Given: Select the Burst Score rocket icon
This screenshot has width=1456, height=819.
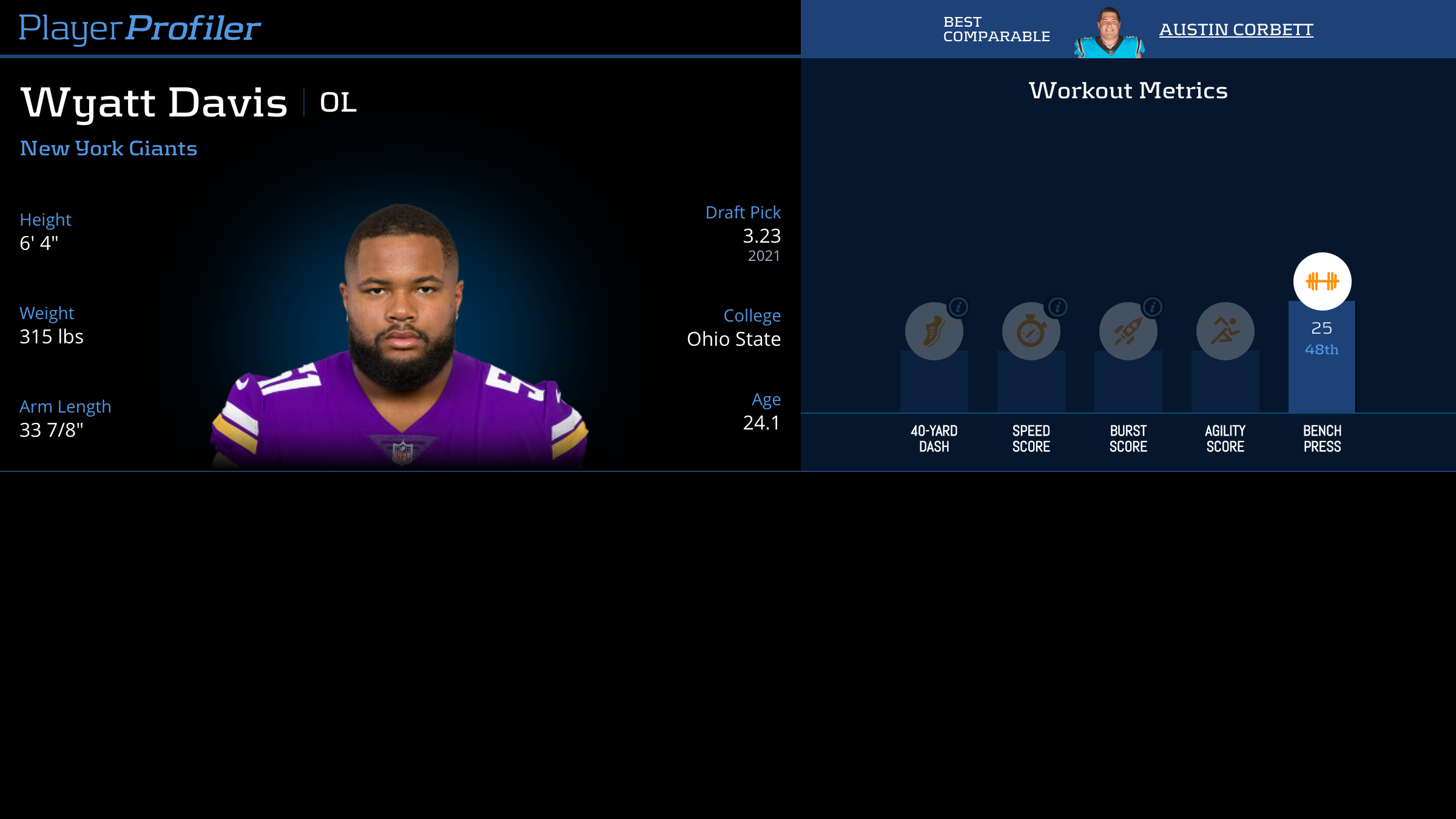Looking at the screenshot, I should pyautogui.click(x=1128, y=331).
